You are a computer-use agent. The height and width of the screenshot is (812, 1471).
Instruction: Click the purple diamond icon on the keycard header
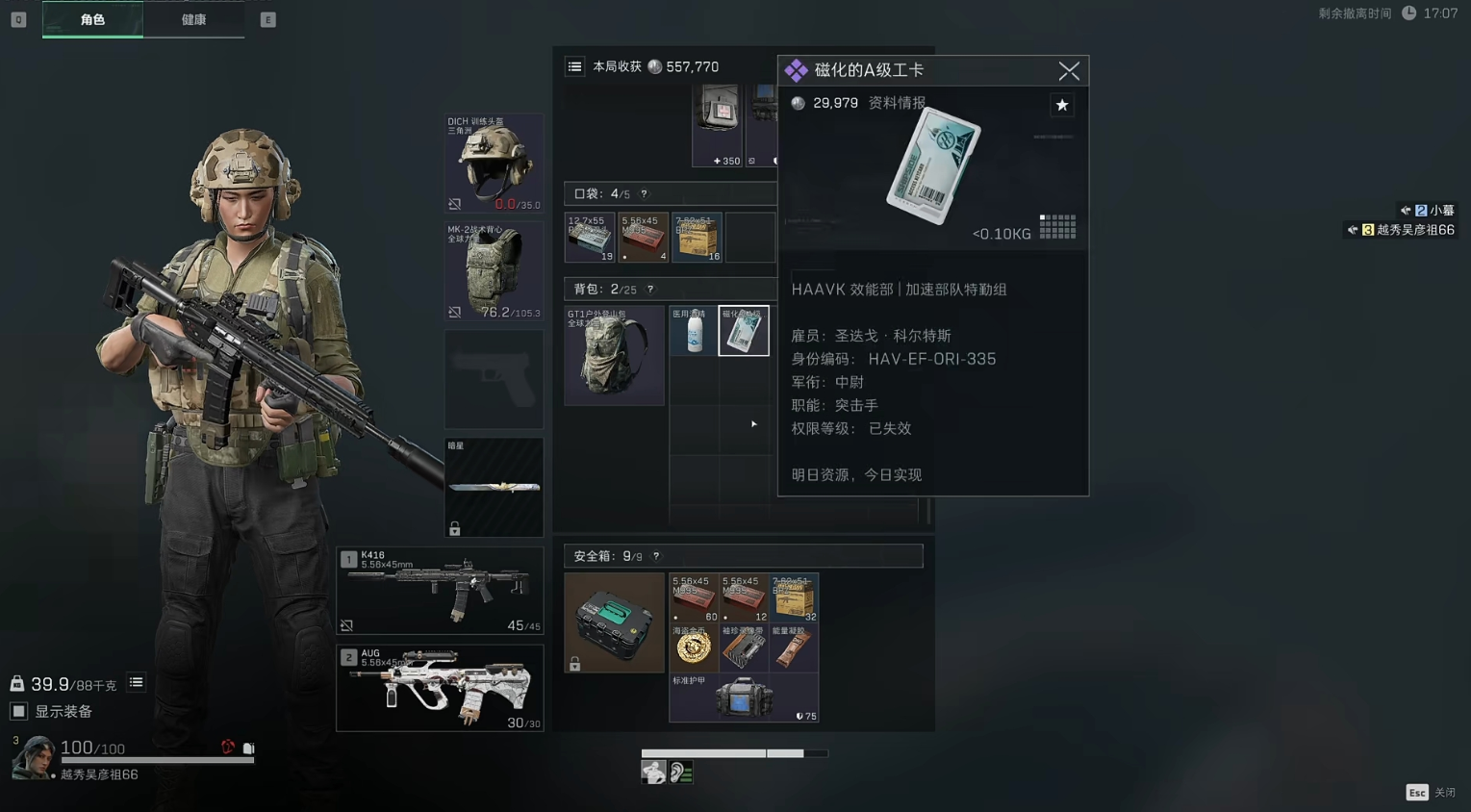[x=796, y=70]
